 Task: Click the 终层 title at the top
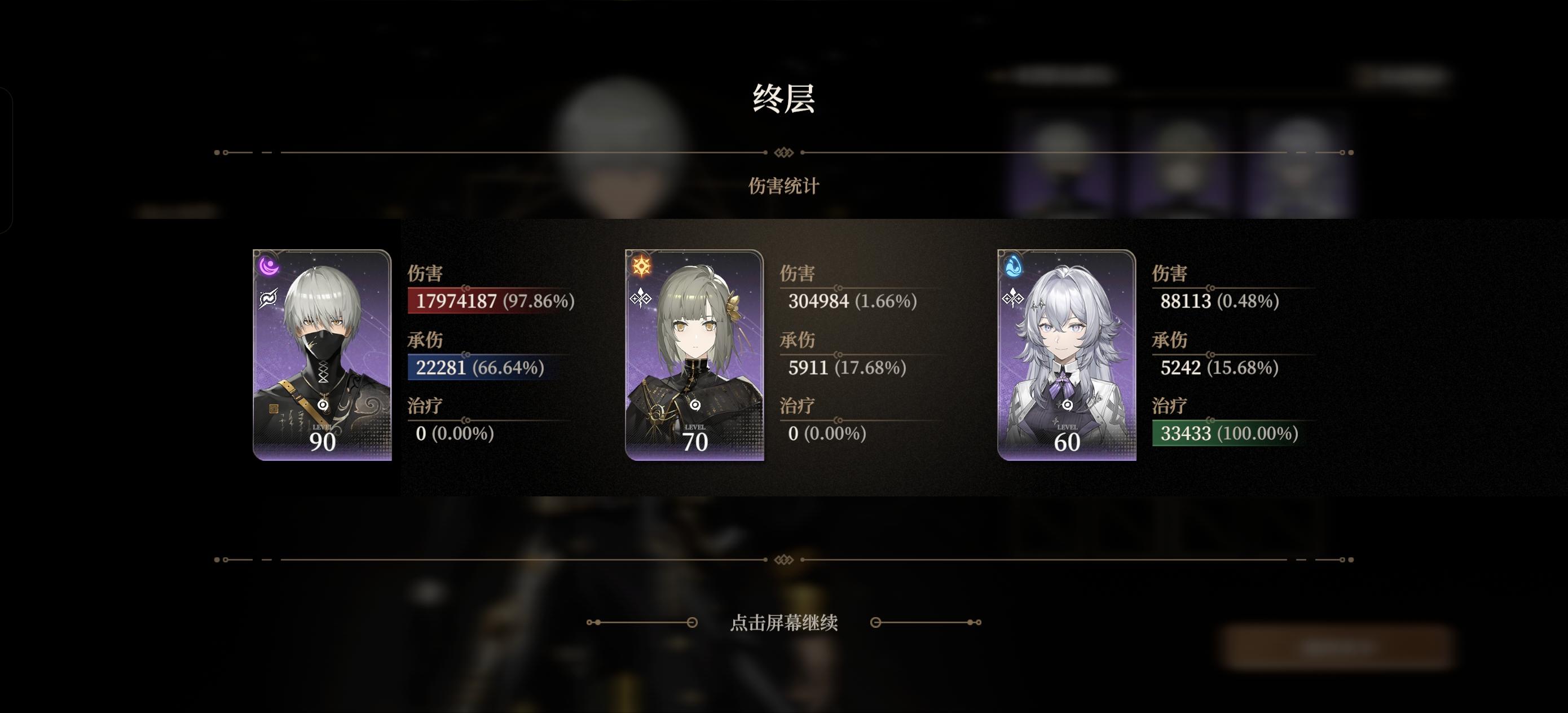(784, 98)
